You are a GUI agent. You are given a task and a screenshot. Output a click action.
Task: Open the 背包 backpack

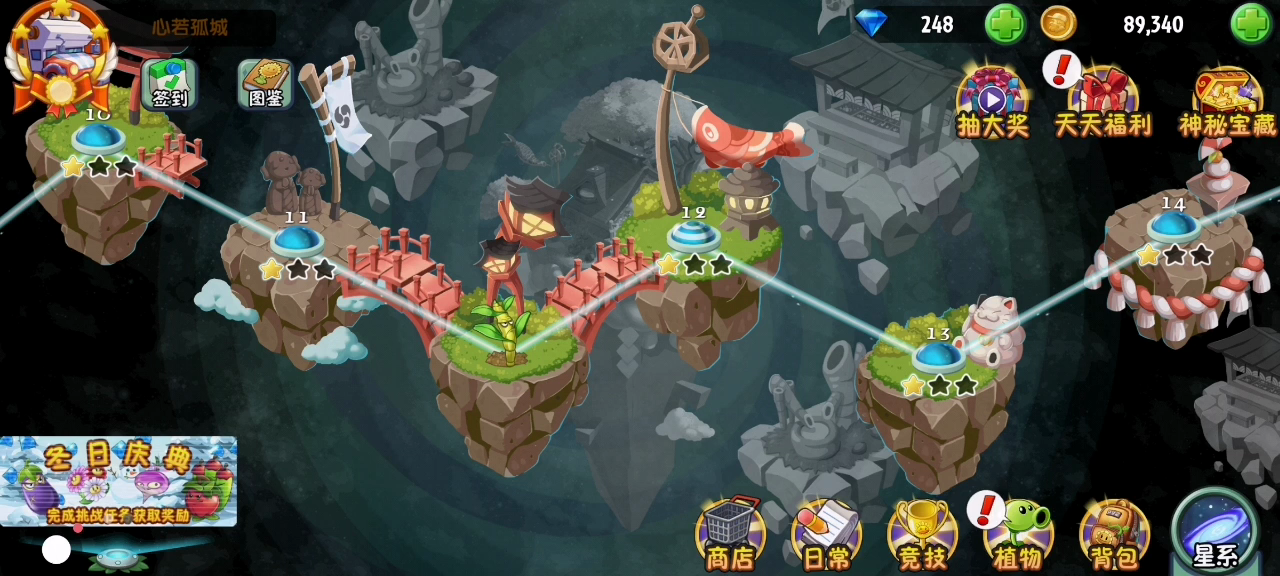click(x=1114, y=535)
